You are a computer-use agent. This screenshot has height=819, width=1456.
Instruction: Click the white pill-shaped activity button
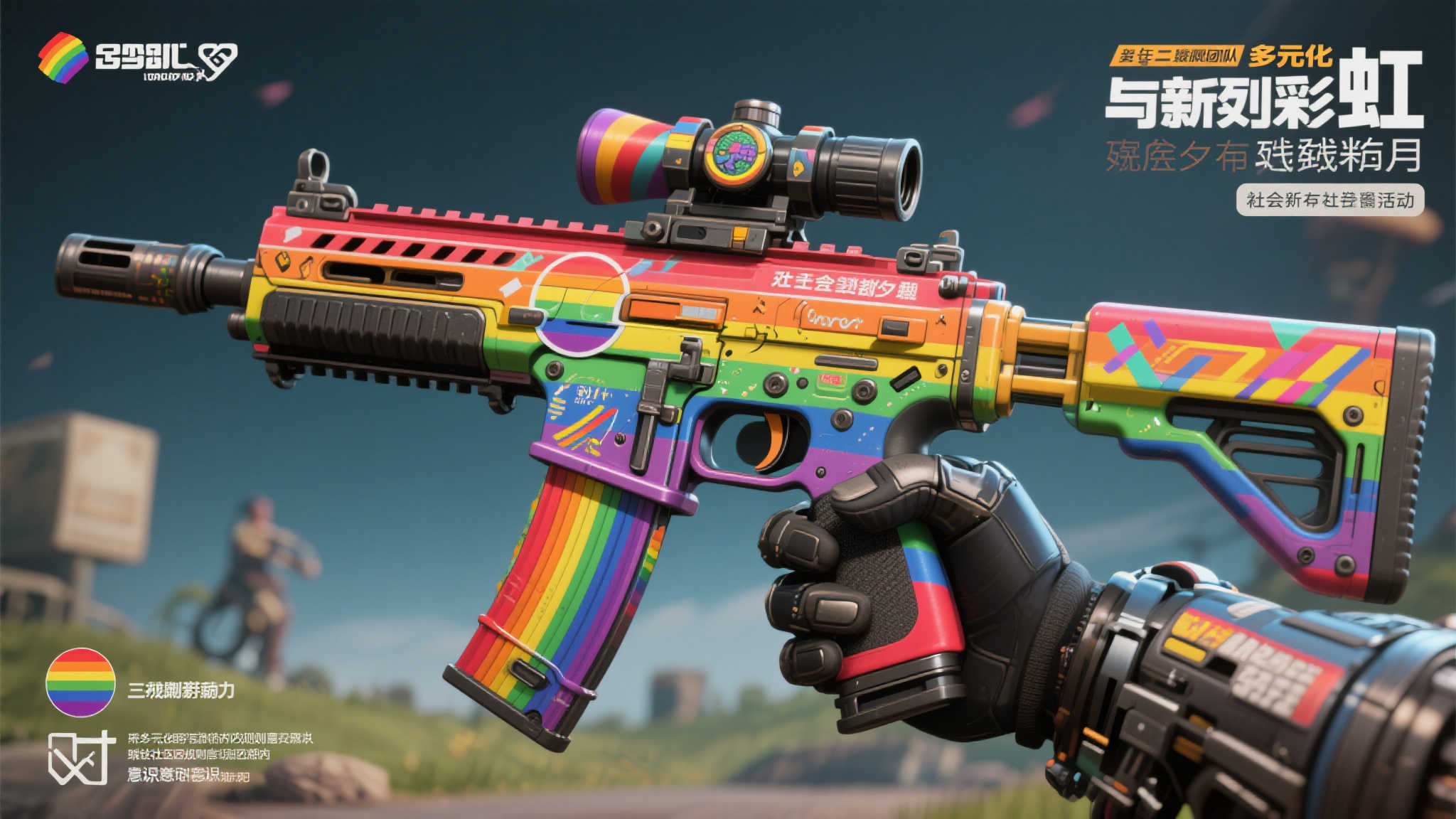coord(1330,200)
